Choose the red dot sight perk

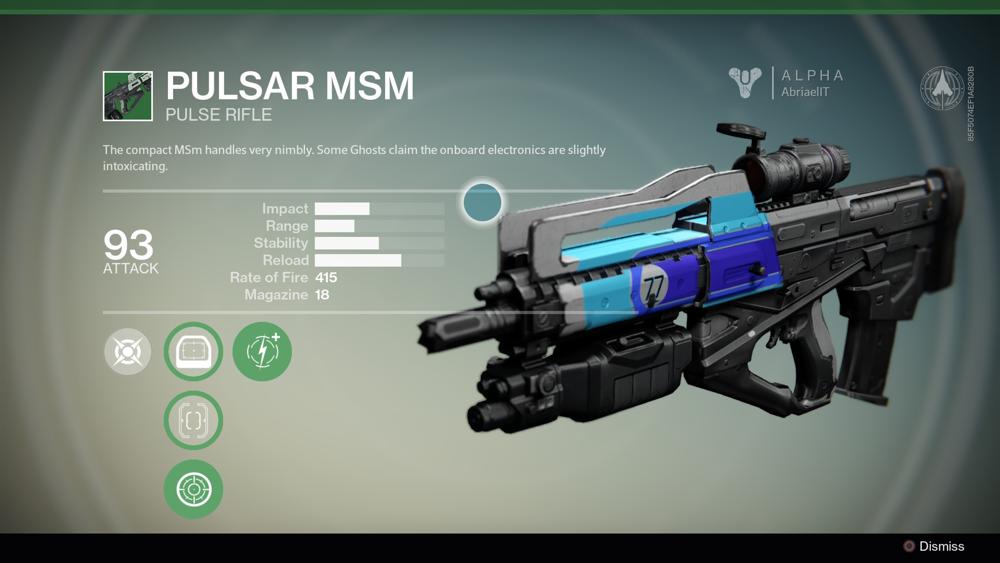[193, 352]
